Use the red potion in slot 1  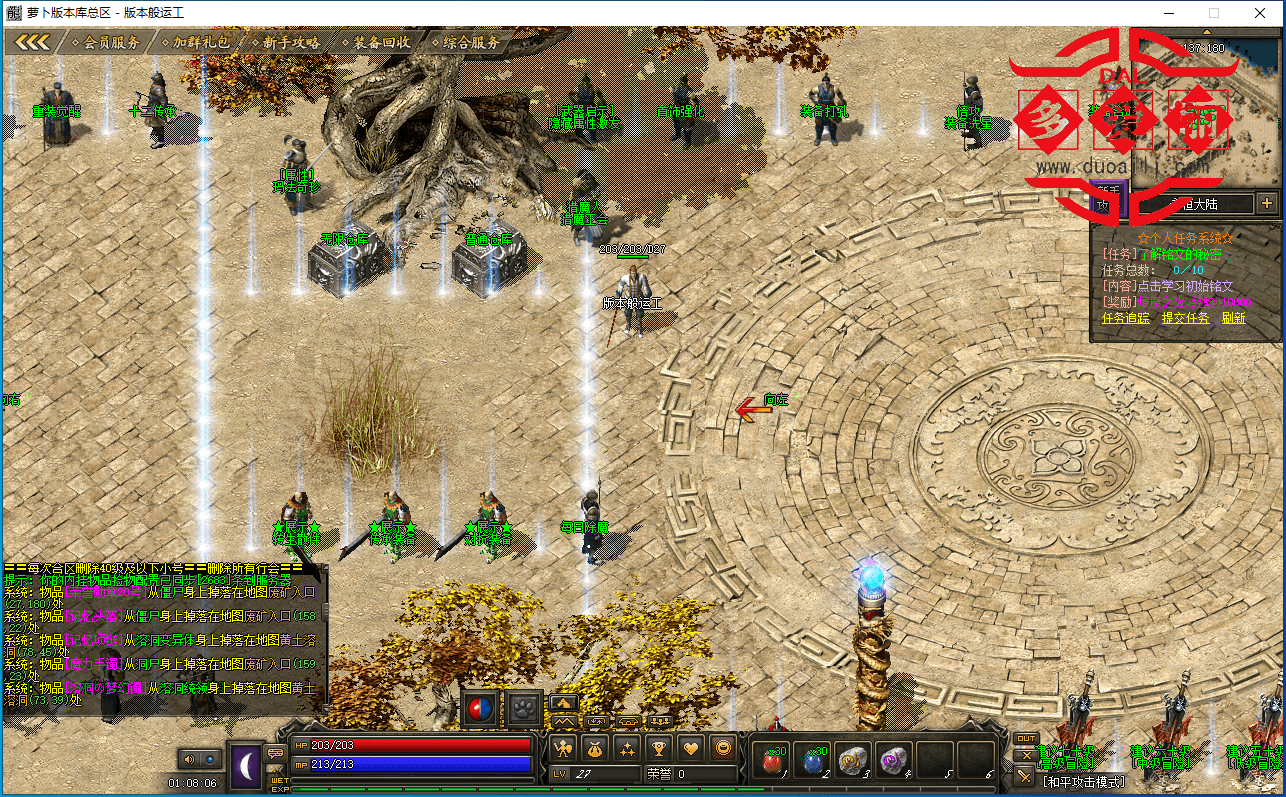coord(771,761)
